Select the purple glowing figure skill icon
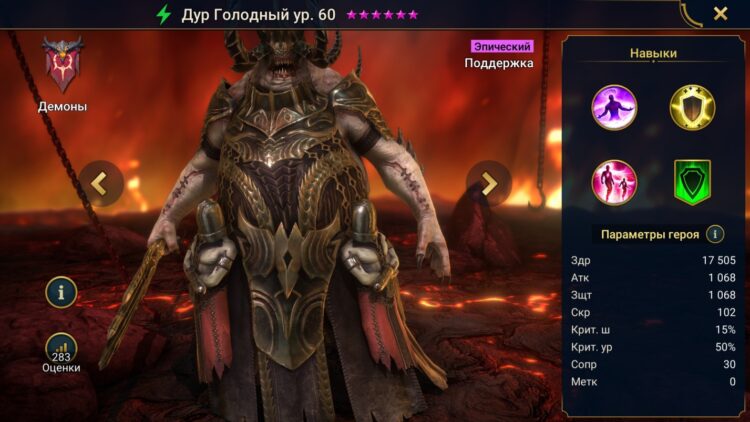 pyautogui.click(x=614, y=107)
